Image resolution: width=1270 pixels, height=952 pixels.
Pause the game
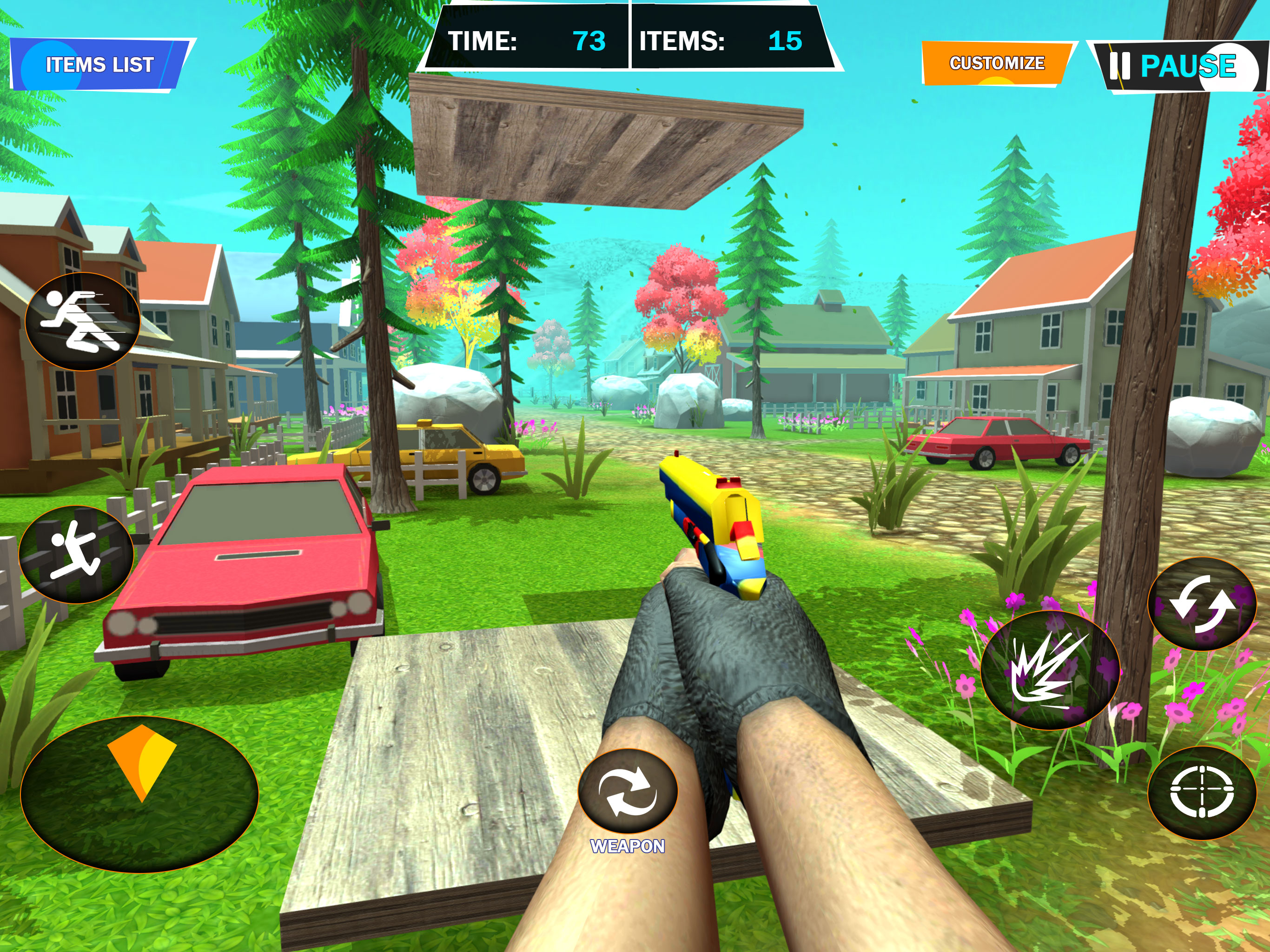[x=1177, y=66]
